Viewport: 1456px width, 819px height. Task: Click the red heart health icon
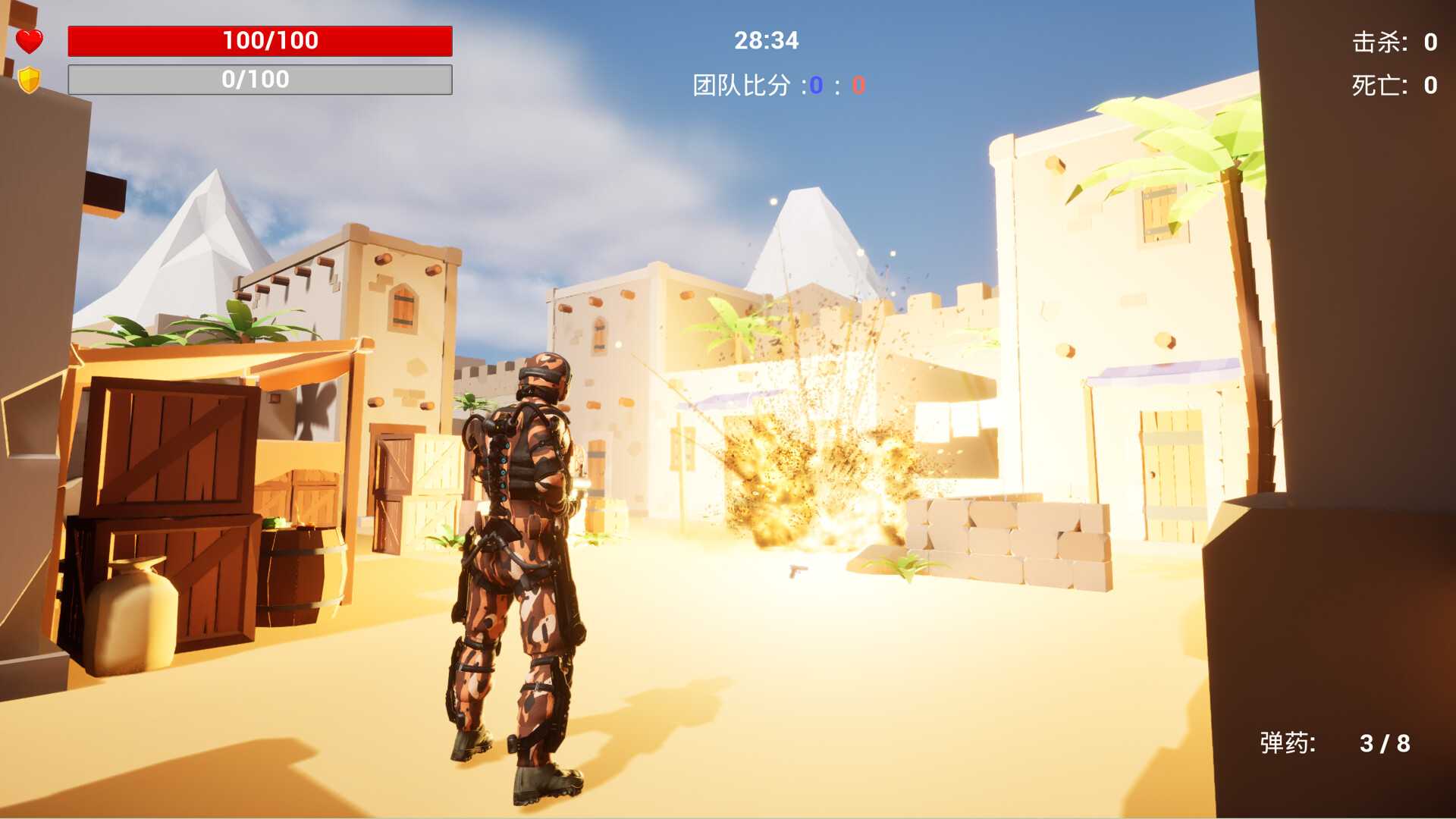pos(29,40)
